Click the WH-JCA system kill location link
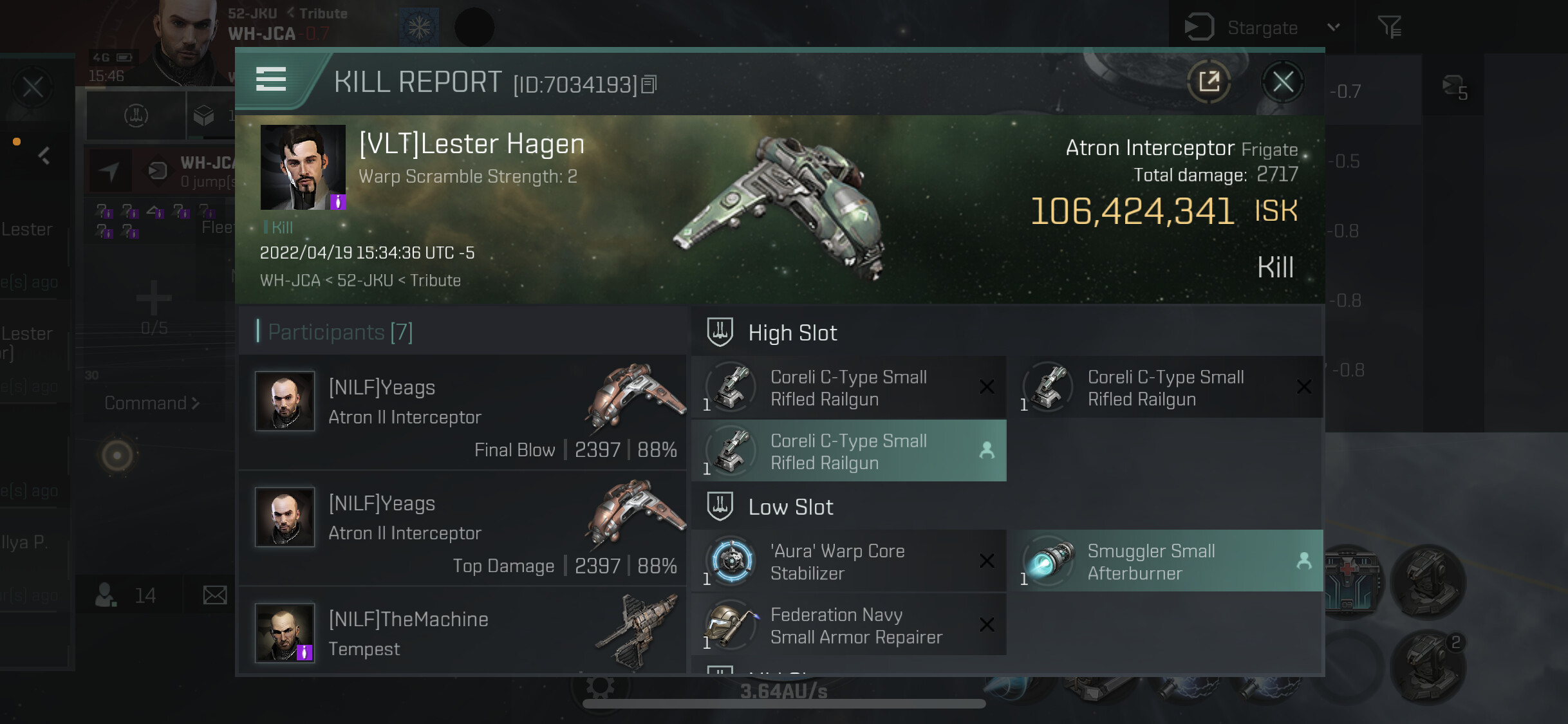The height and width of the screenshot is (724, 1568). coord(290,281)
